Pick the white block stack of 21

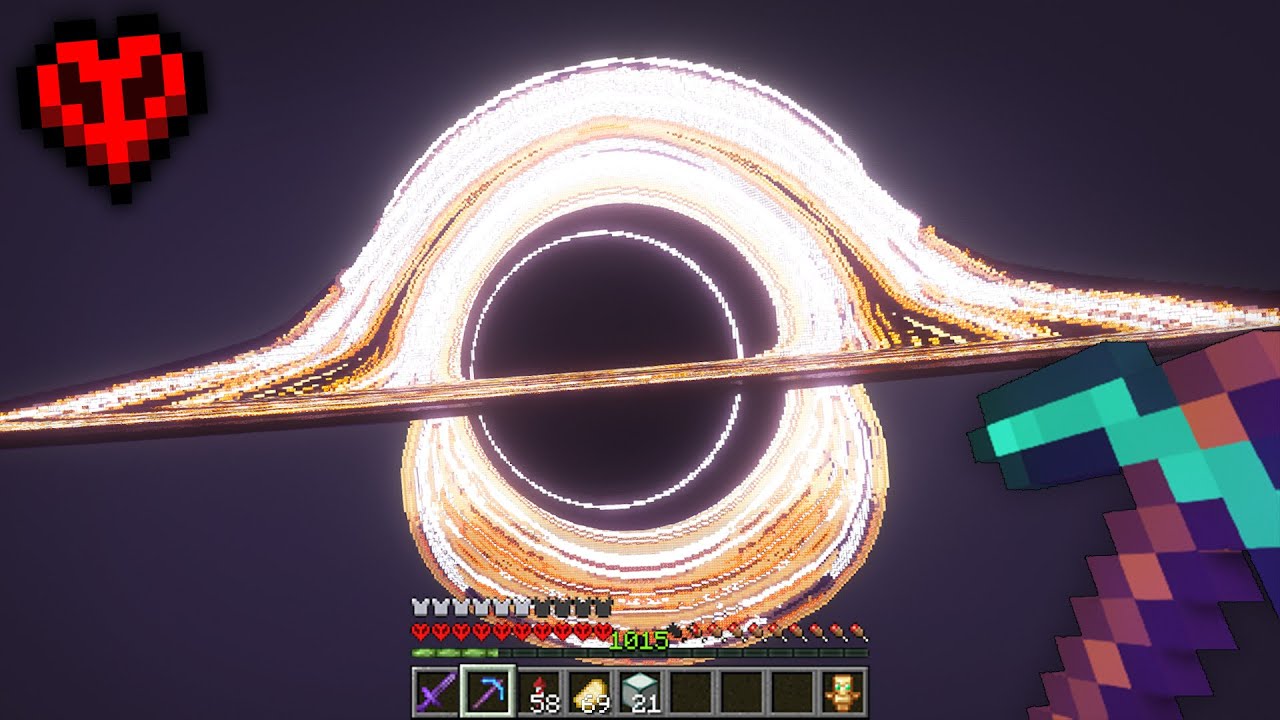coord(642,692)
